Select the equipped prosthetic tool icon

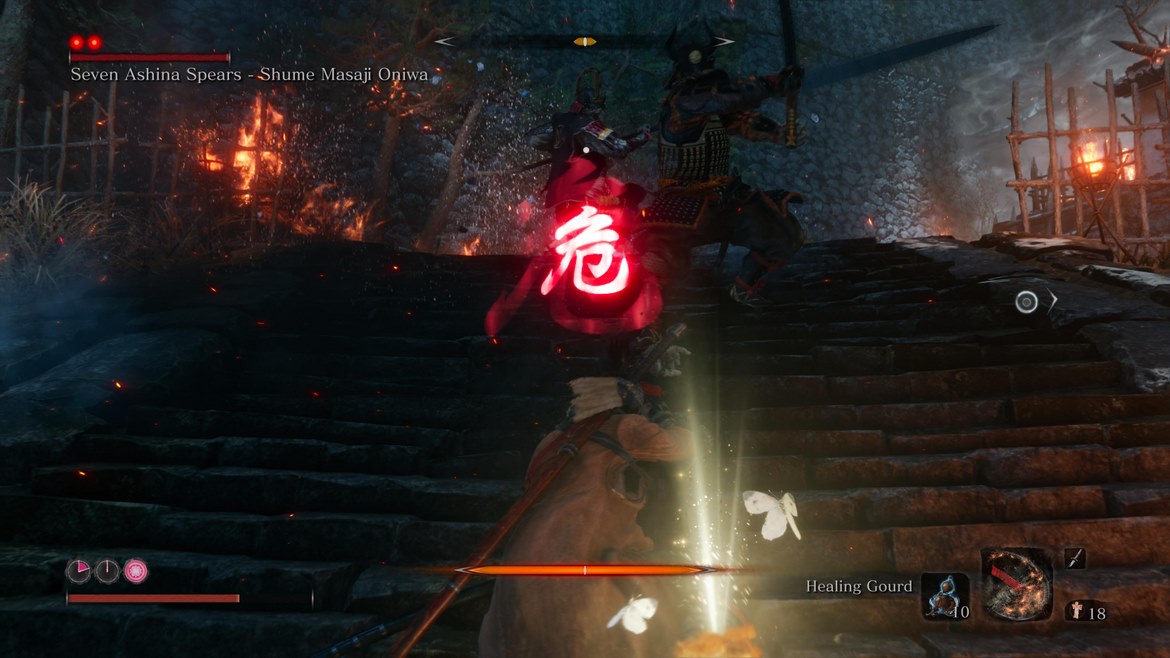coord(1016,585)
